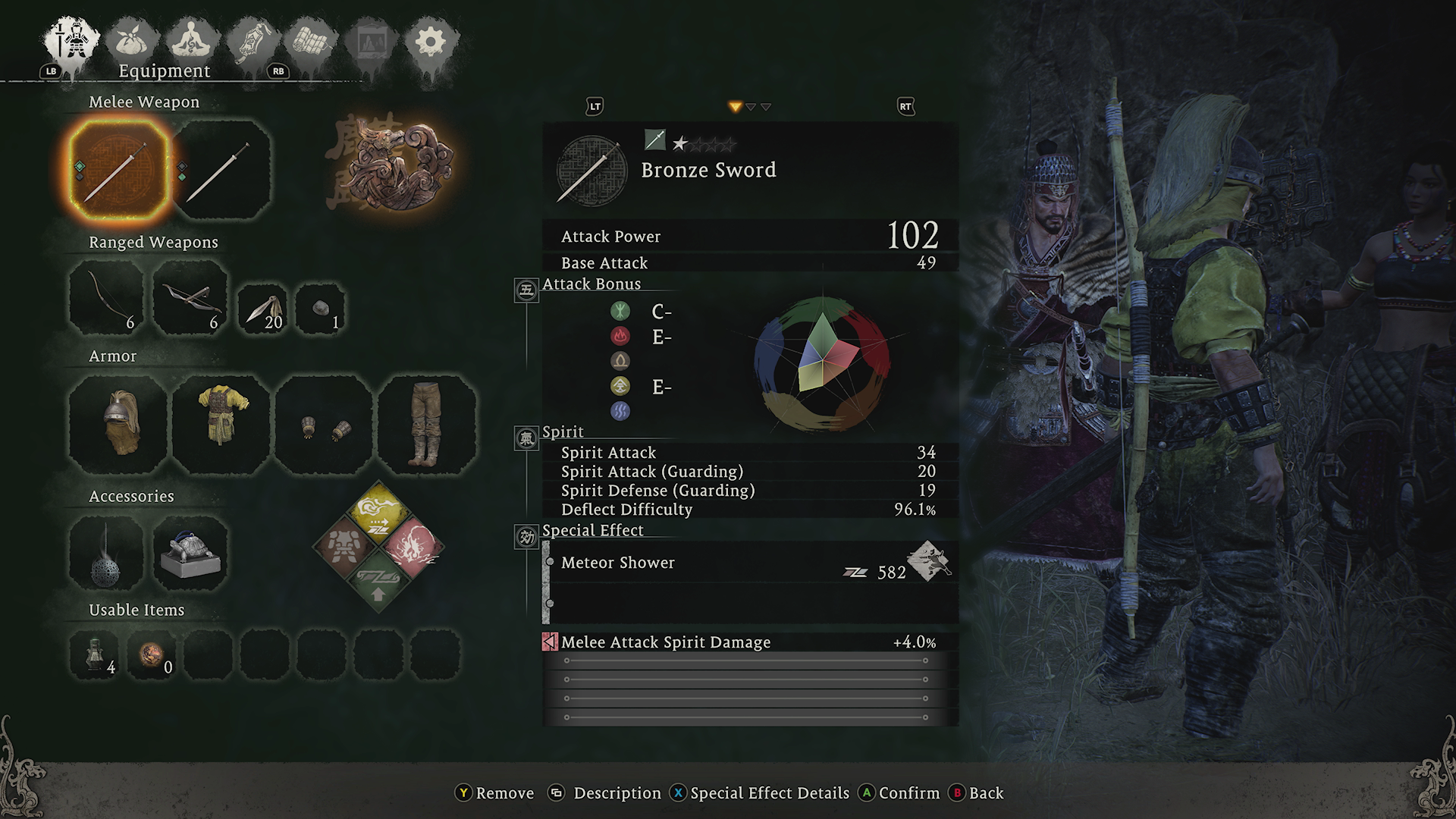
Task: Select the crossbow ranged weapon slot
Action: [x=190, y=297]
